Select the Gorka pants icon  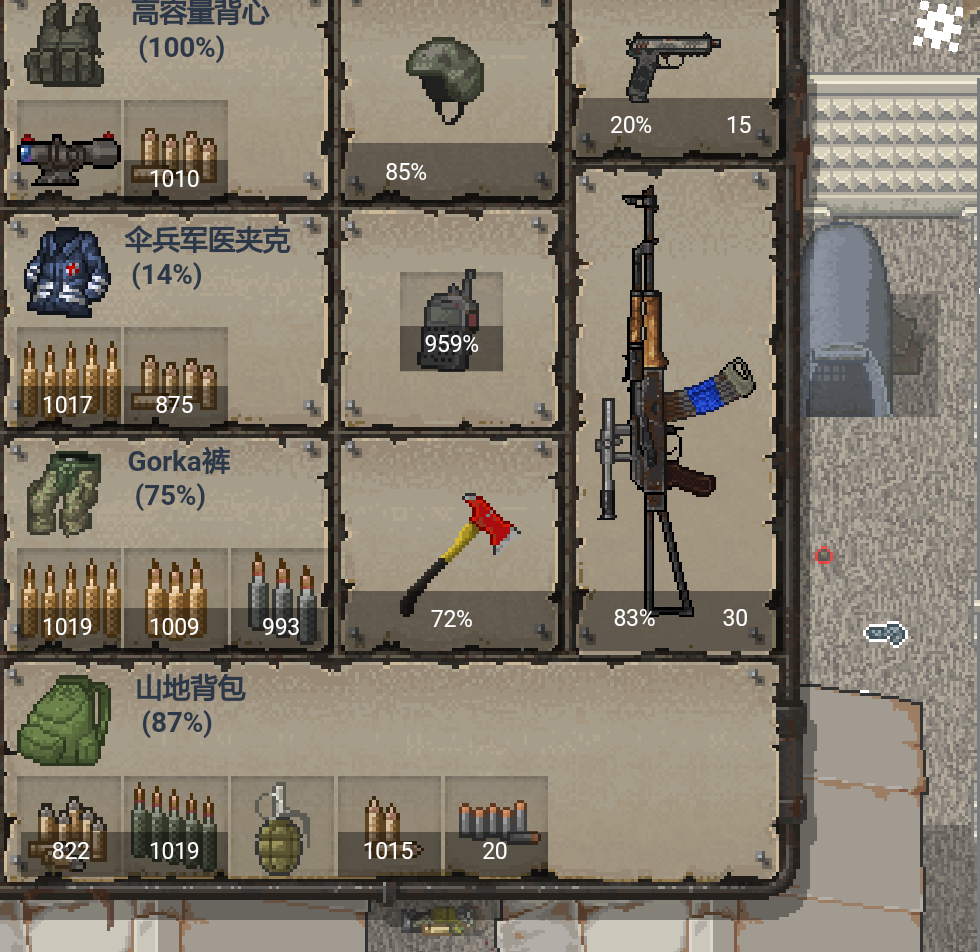click(x=66, y=493)
